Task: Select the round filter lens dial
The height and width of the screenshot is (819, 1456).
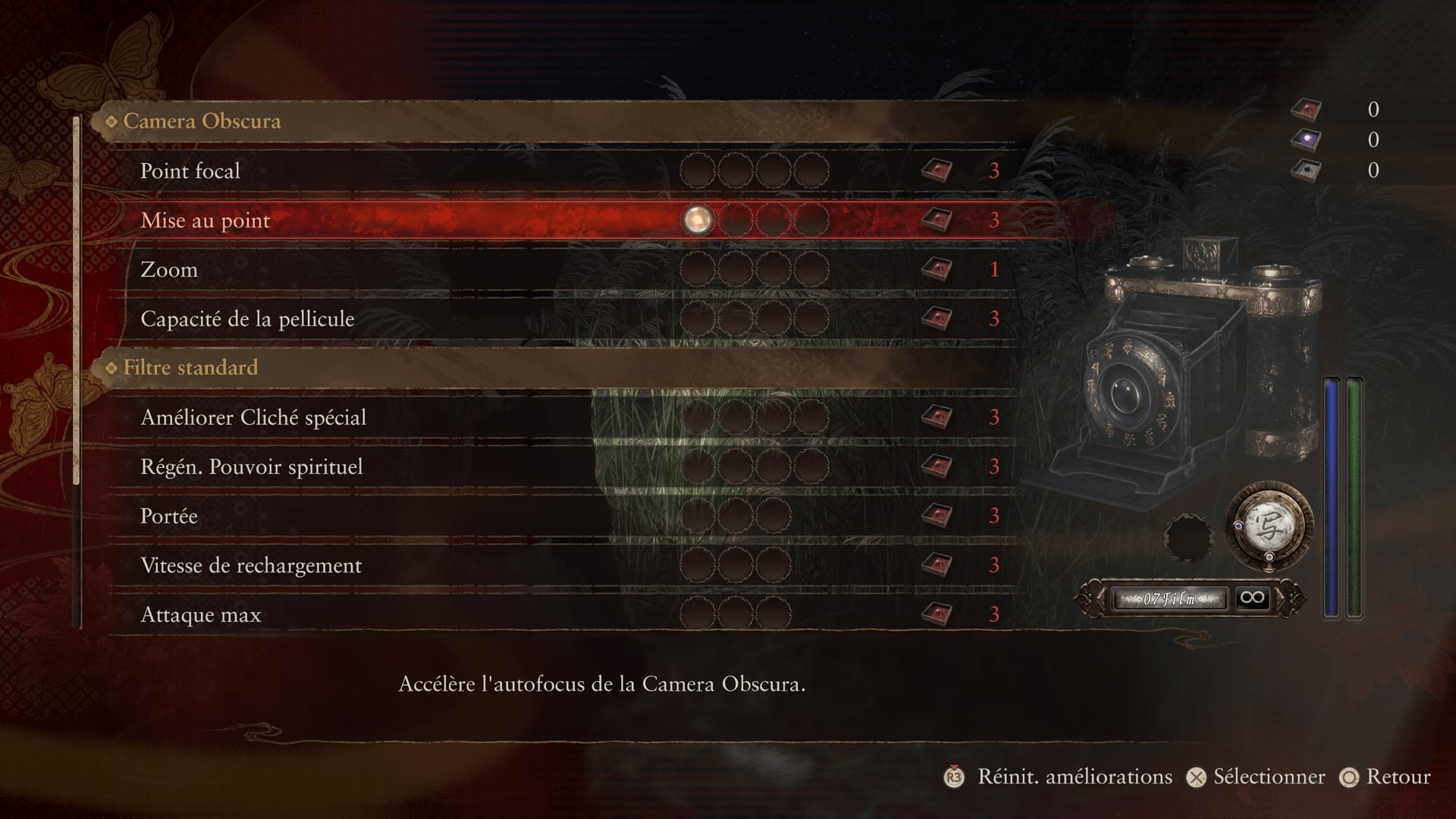Action: pyautogui.click(x=1269, y=528)
